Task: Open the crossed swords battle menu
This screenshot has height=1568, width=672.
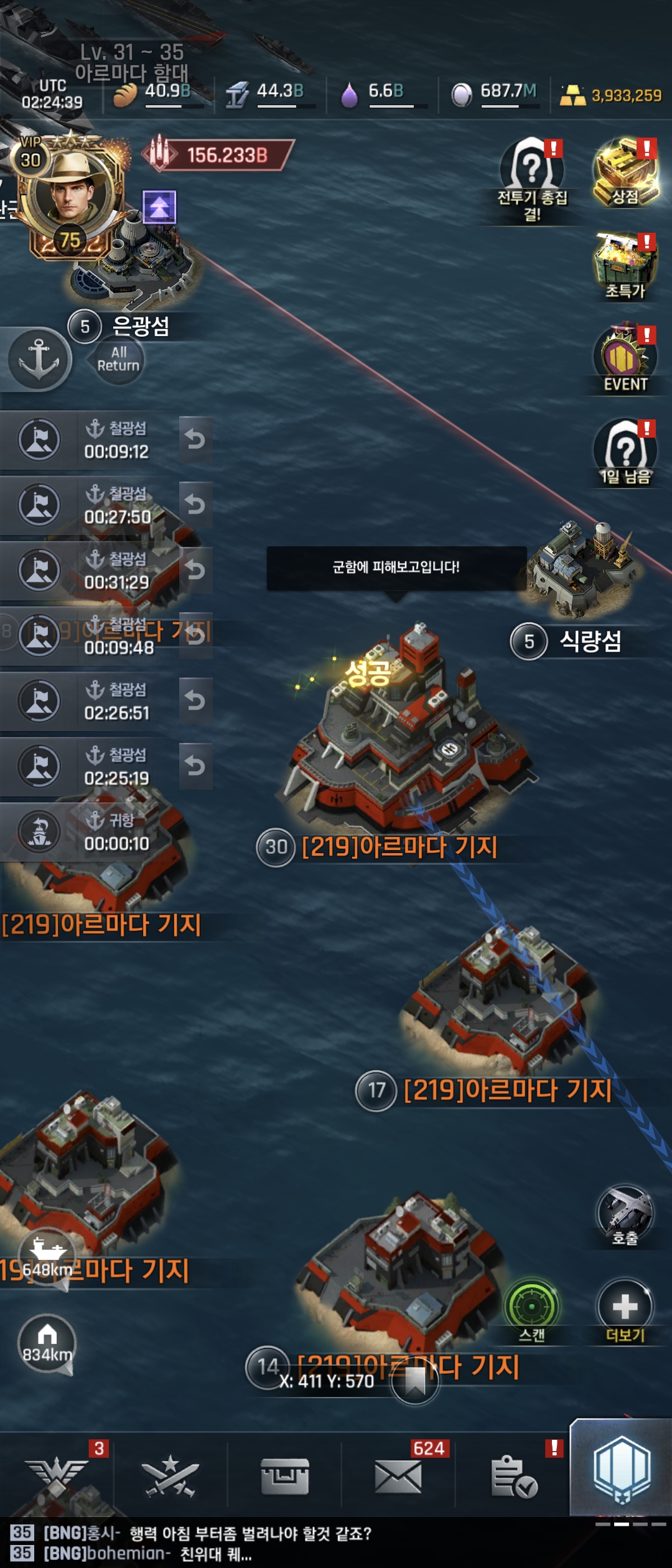Action: (170, 1476)
